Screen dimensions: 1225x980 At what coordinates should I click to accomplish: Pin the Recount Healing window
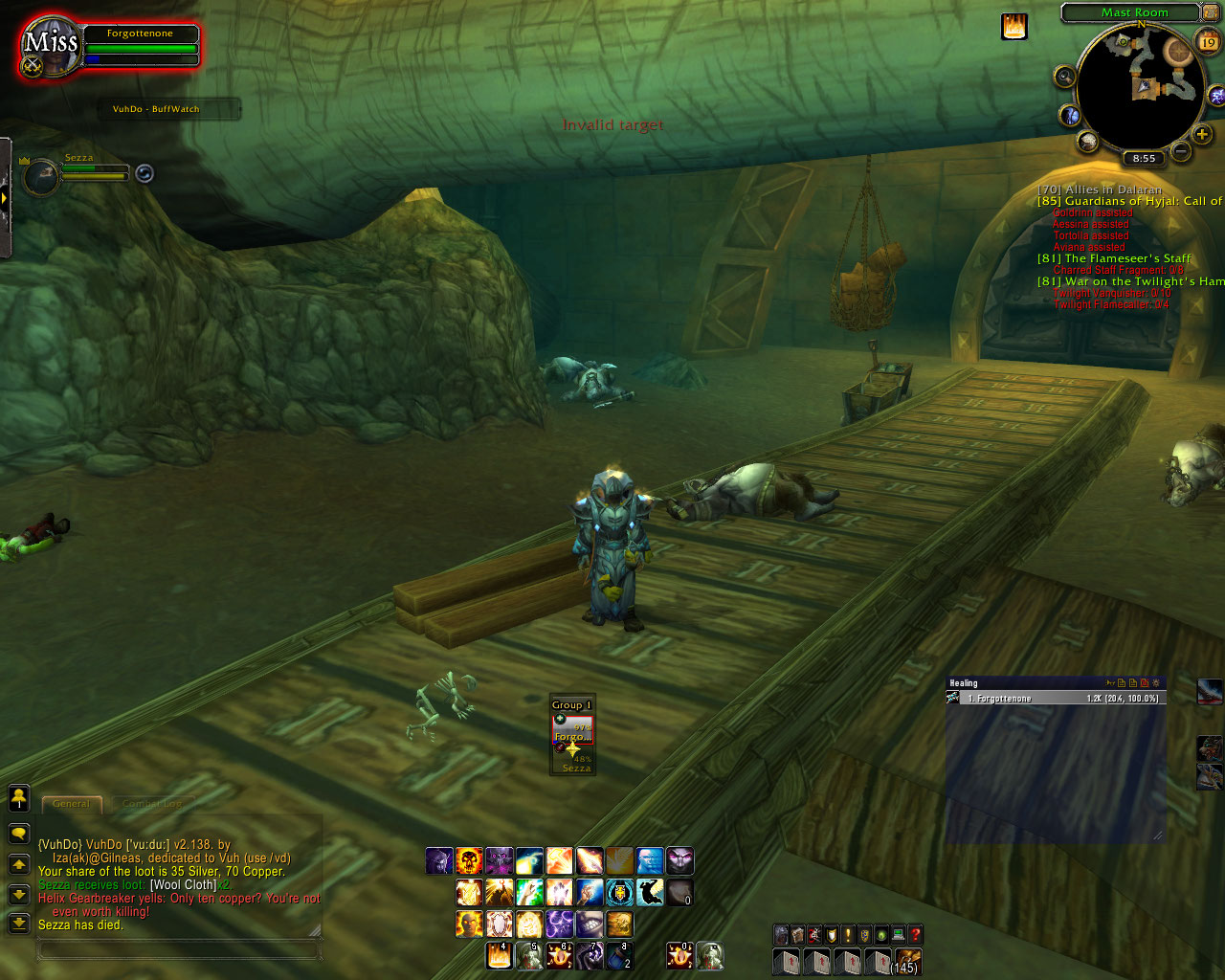click(x=1111, y=682)
